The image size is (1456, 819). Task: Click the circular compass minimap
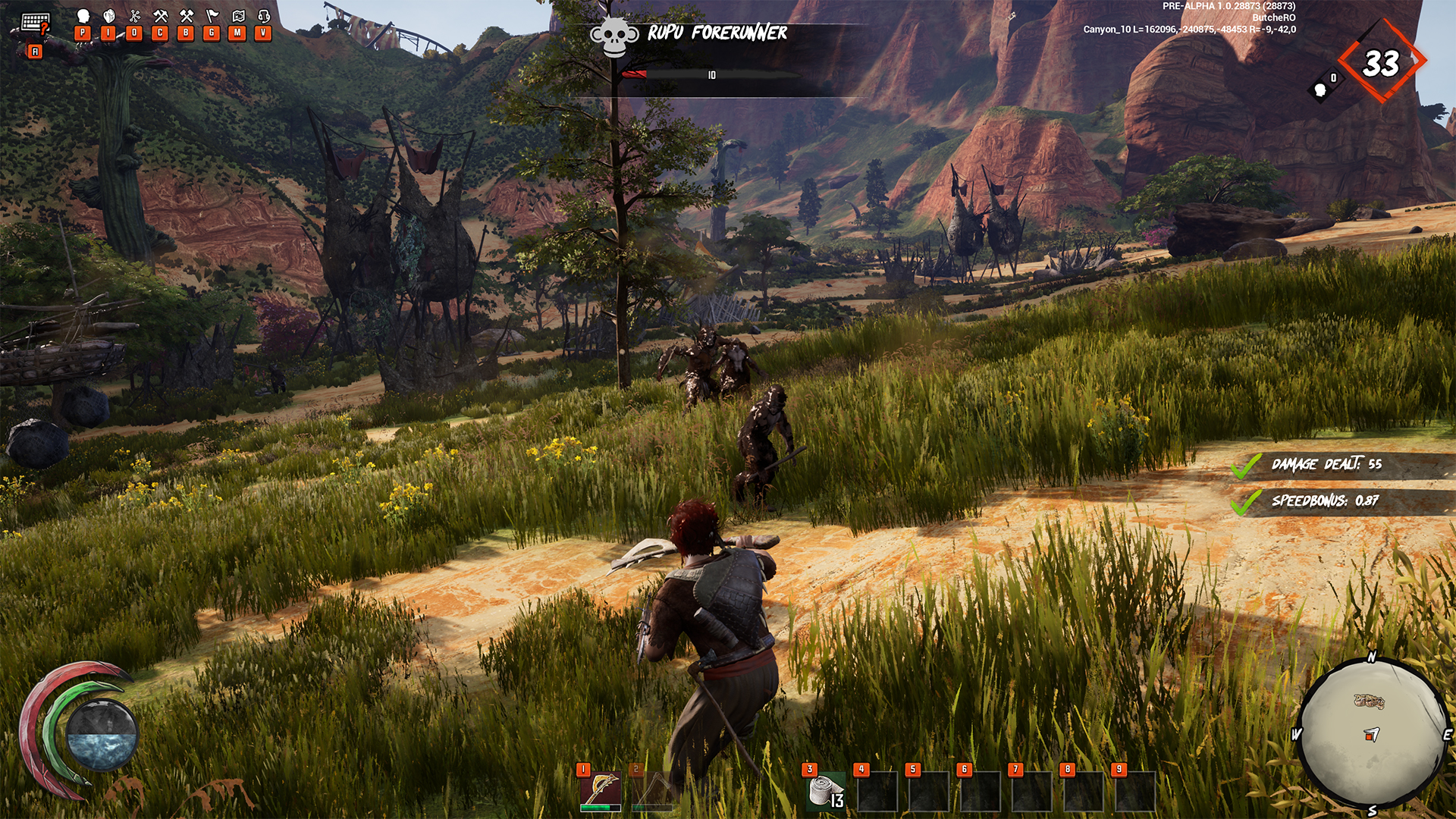click(1371, 733)
